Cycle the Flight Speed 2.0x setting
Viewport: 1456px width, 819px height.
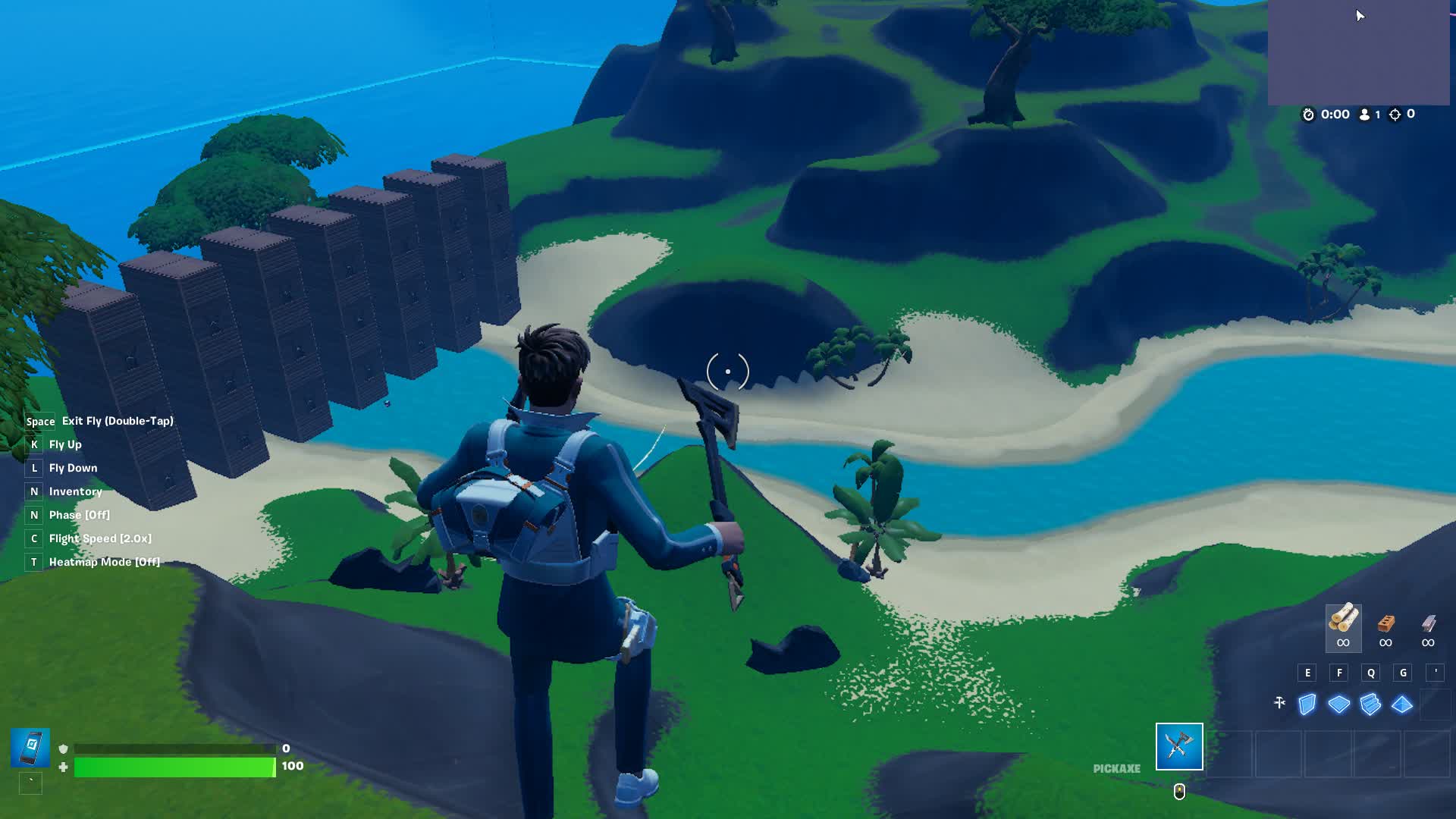click(x=100, y=538)
